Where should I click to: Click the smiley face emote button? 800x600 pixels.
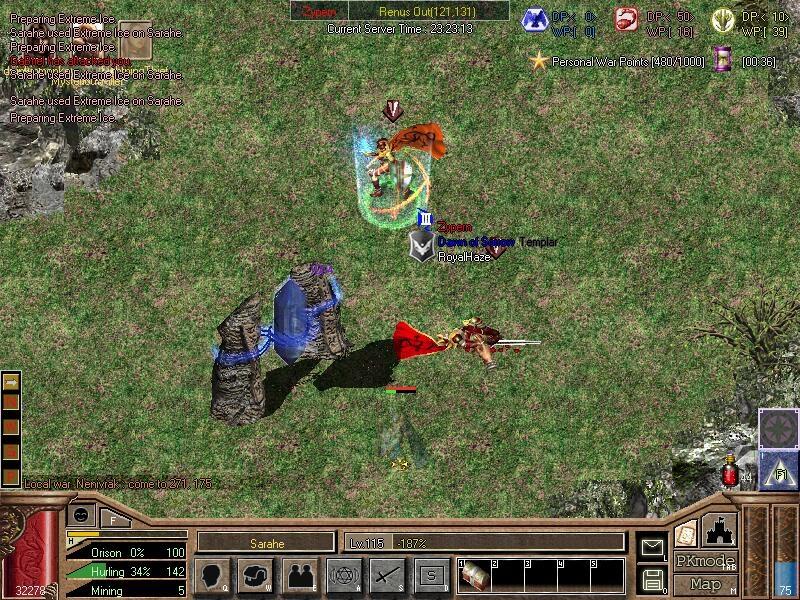[82, 514]
